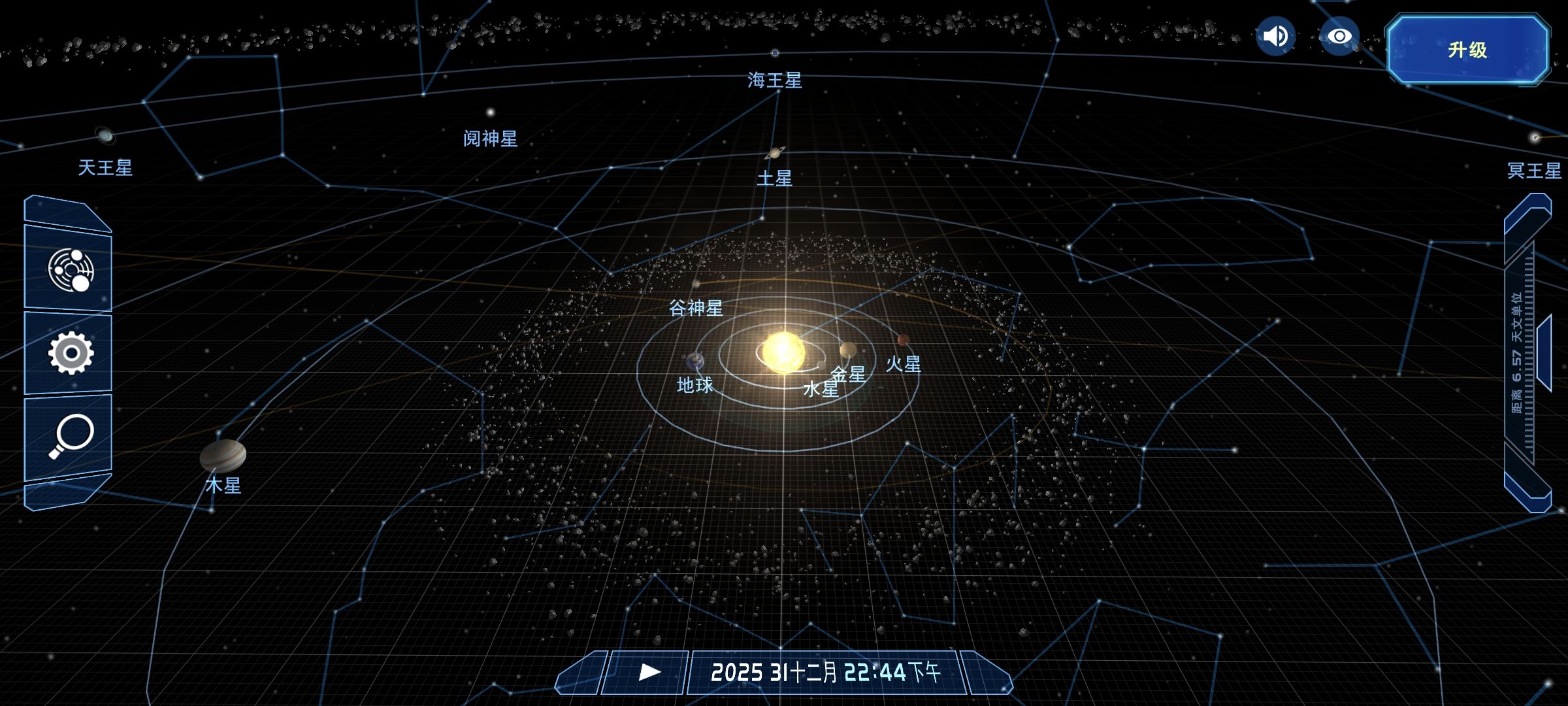Image resolution: width=1568 pixels, height=706 pixels.
Task: Choose the 木星 planet label
Action: coord(223,485)
